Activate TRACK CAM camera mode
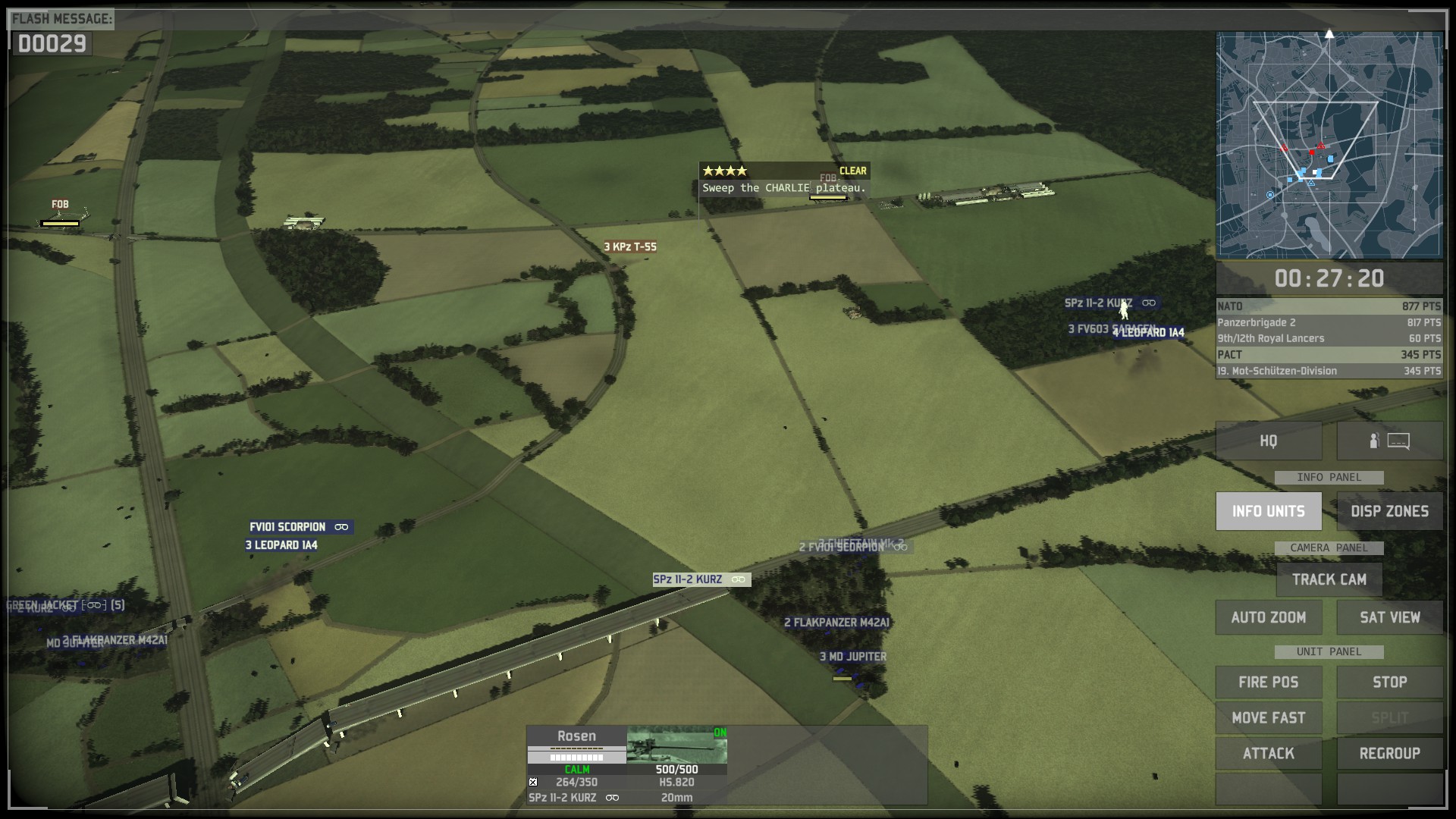Viewport: 1456px width, 819px height. [1329, 579]
